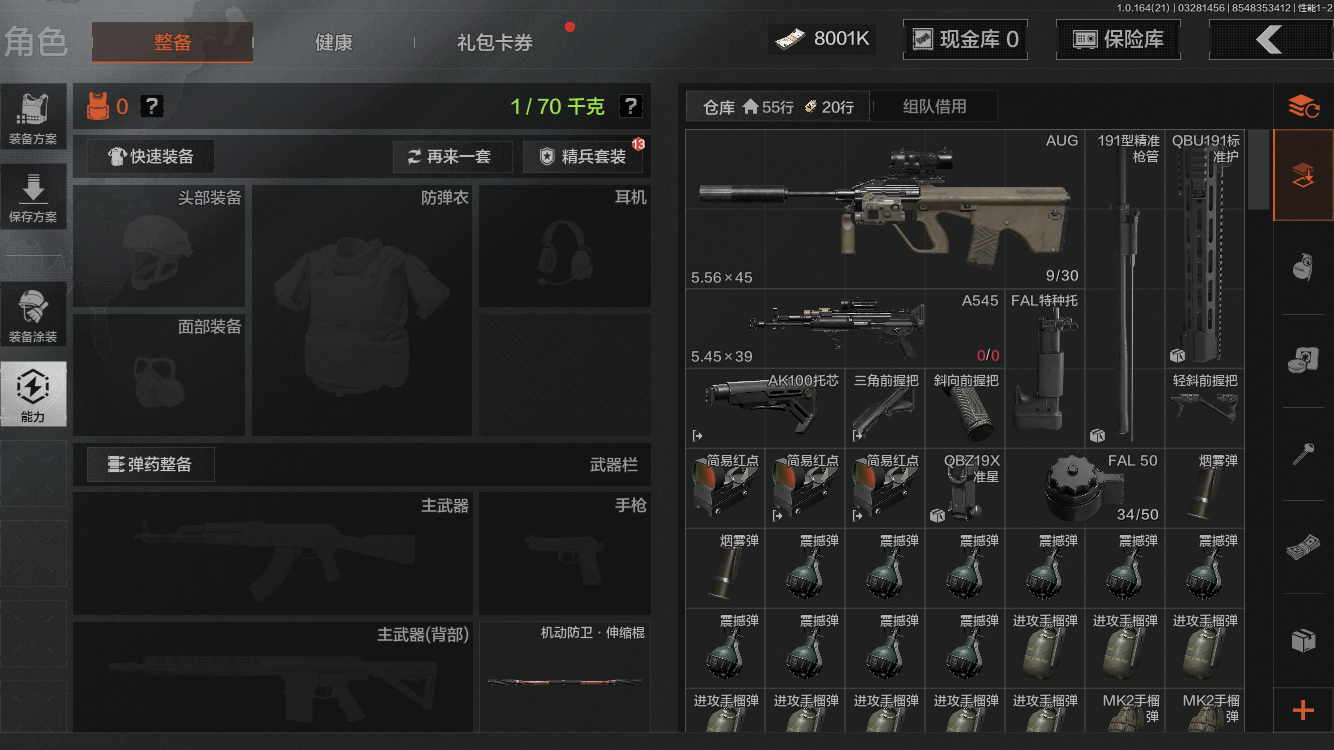The height and width of the screenshot is (750, 1334).
Task: Filter inventory by cash items icon
Action: click(1305, 547)
